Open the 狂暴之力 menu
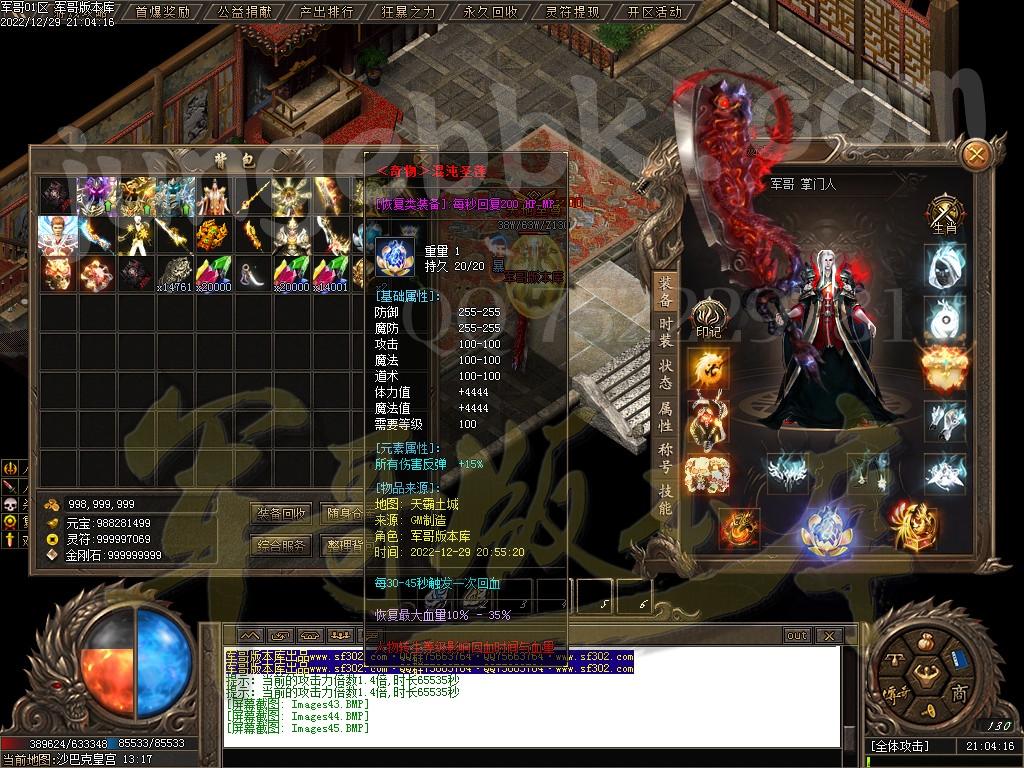1024x768 pixels. click(x=408, y=13)
